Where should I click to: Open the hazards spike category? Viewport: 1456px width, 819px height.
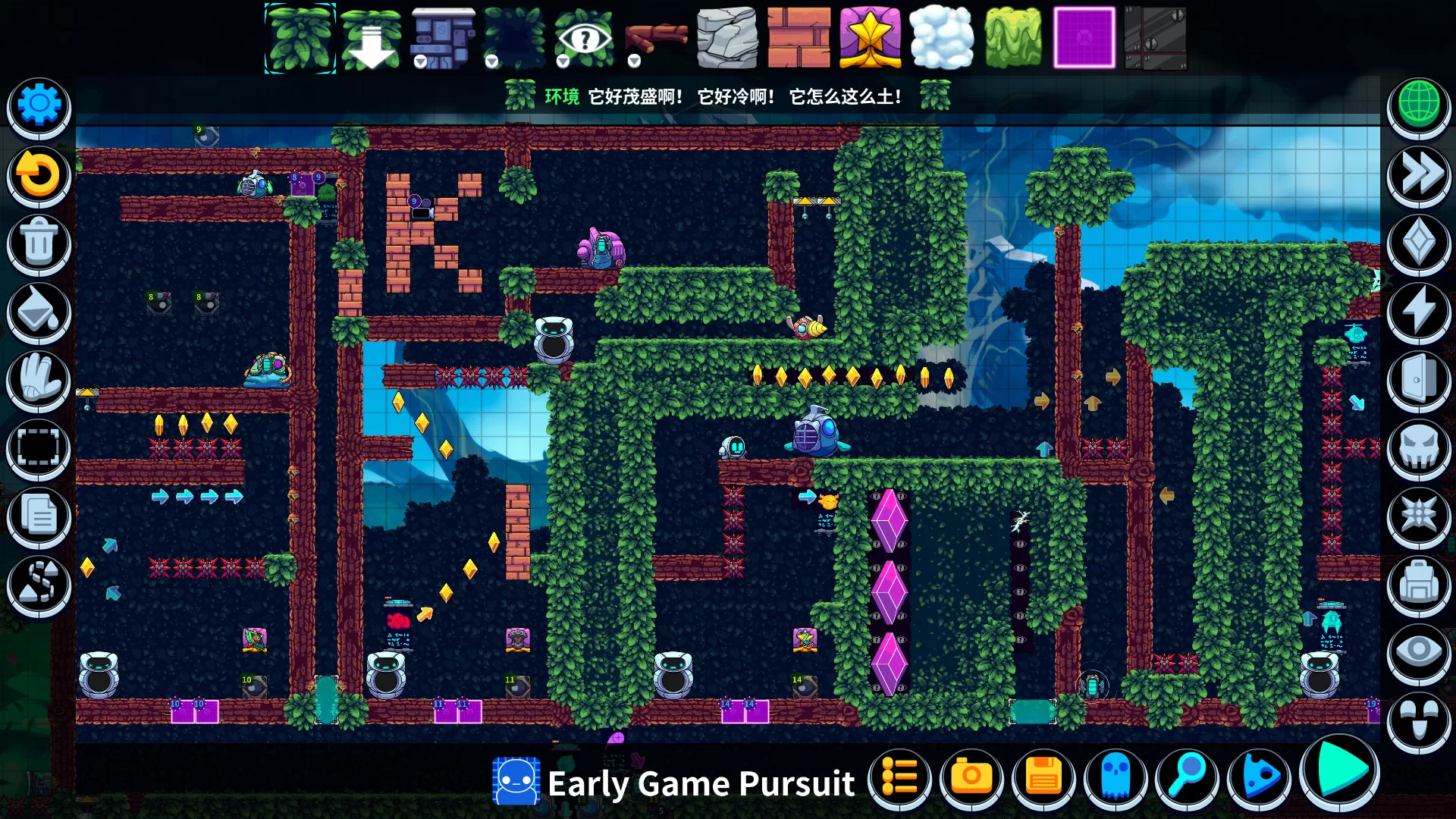point(1420,516)
